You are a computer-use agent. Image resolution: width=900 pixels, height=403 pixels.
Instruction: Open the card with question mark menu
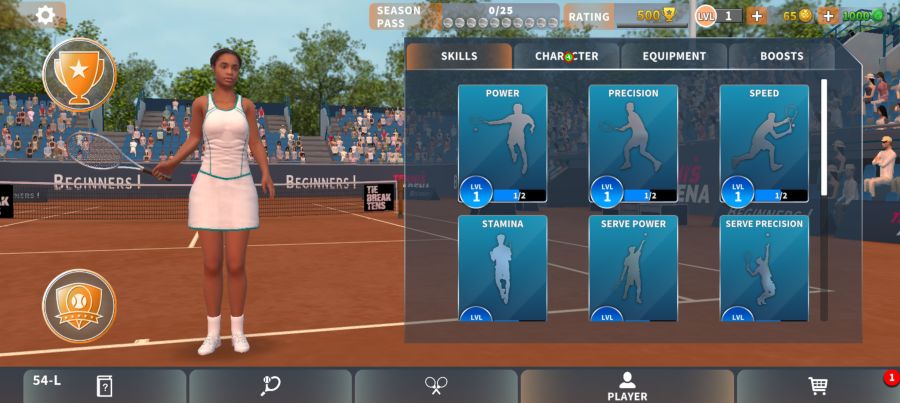point(105,386)
